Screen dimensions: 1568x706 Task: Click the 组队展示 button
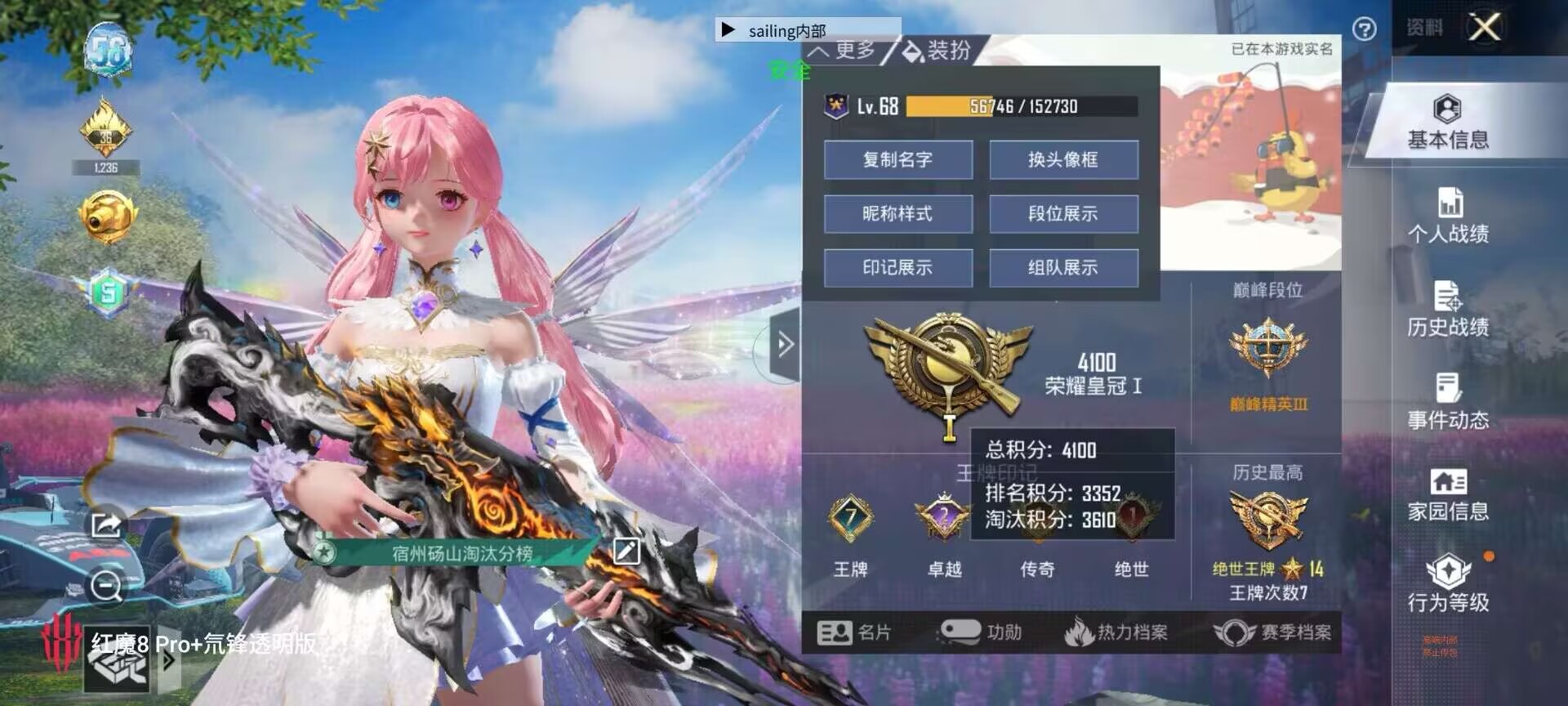(1063, 267)
